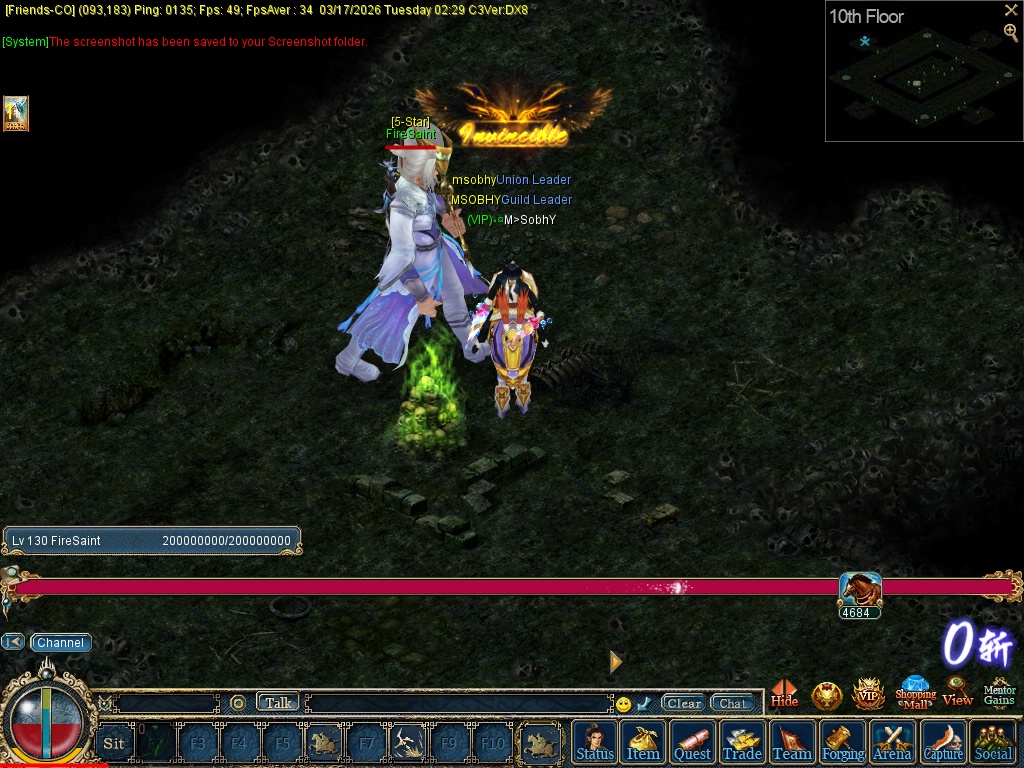The image size is (1024, 768).
Task: Close the 10th Floor minimap
Action: [x=1010, y=10]
